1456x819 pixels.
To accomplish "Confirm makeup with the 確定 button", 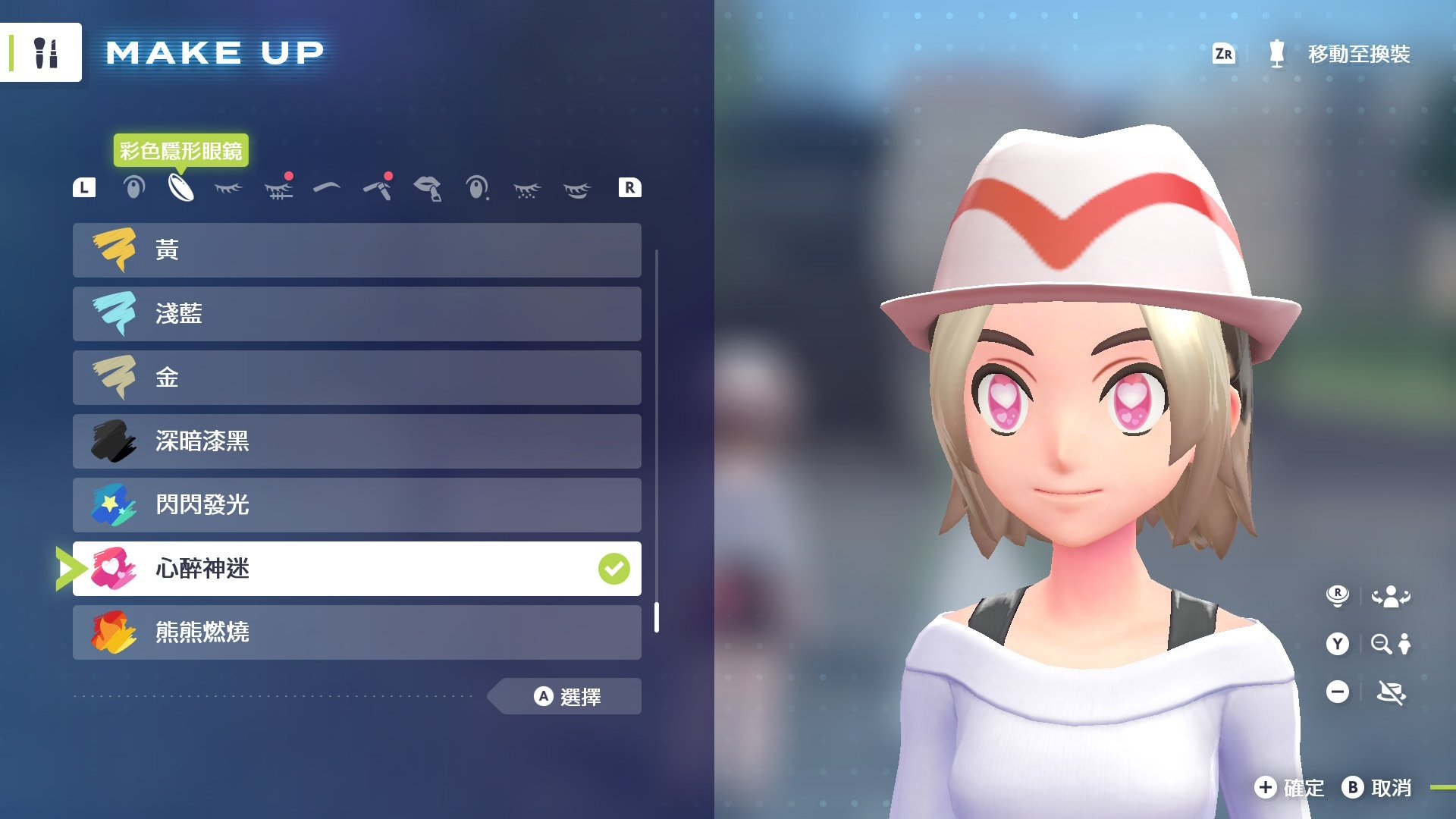I will coord(1289,788).
